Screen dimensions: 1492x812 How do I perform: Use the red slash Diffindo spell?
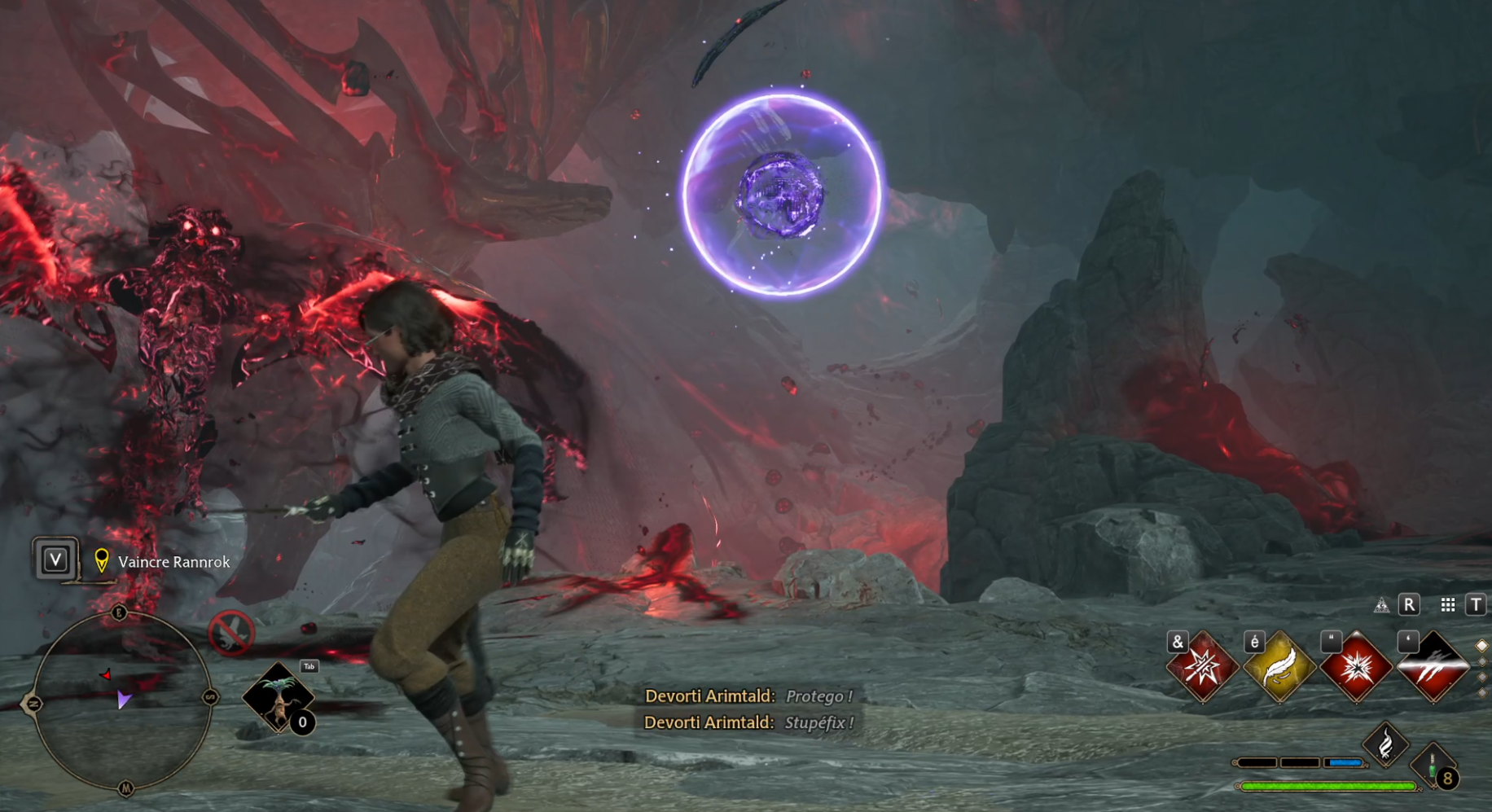coord(1433,668)
